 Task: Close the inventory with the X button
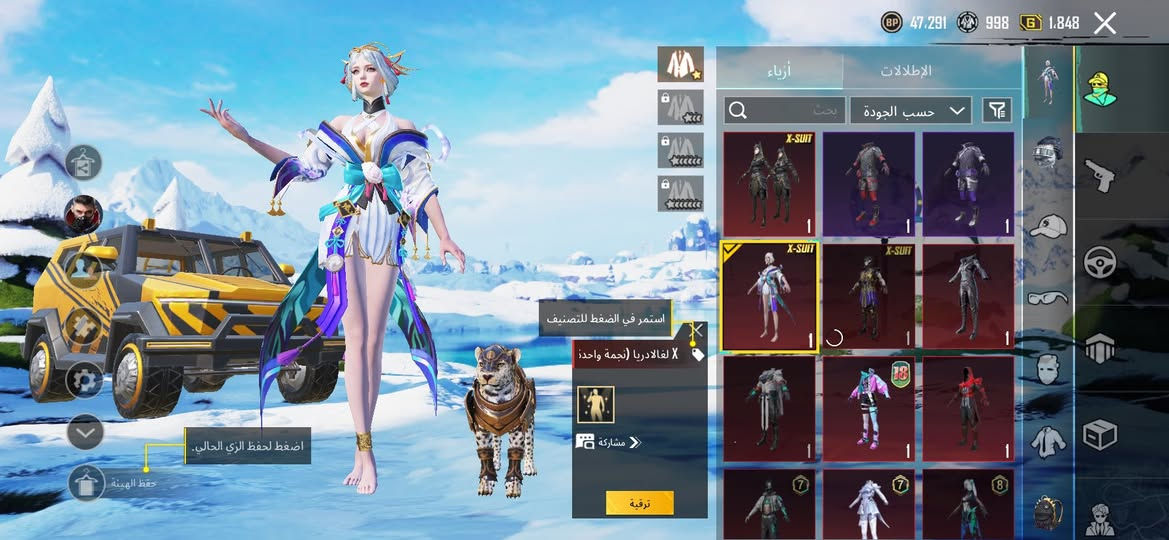tap(1104, 23)
